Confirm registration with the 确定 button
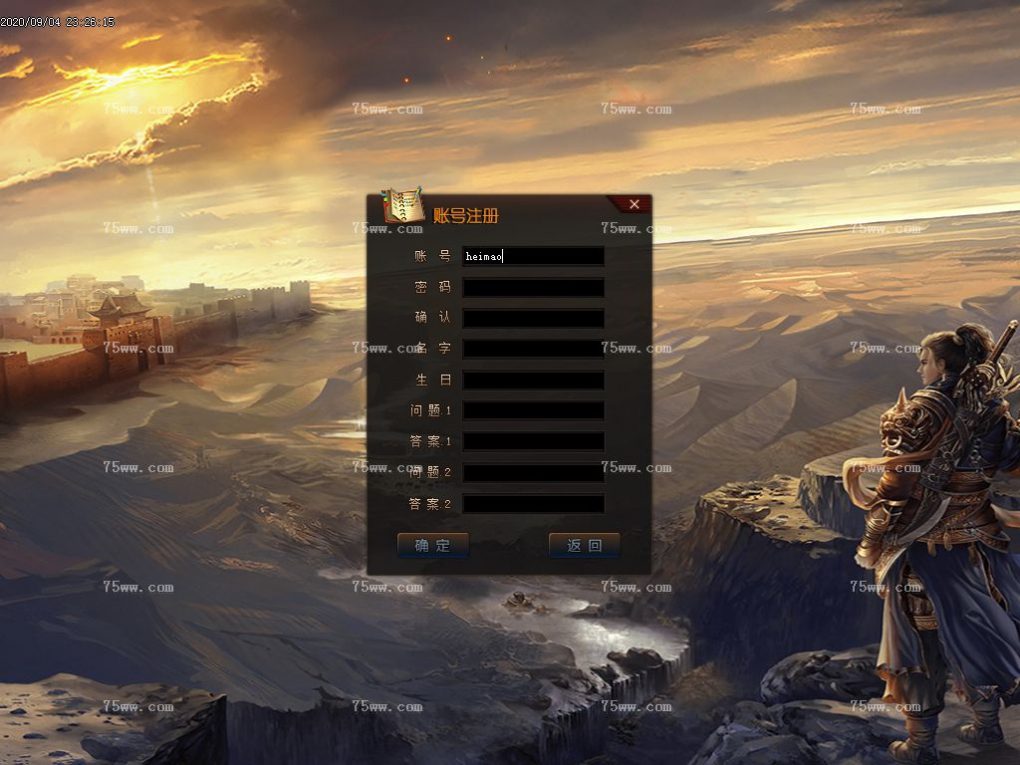This screenshot has width=1020, height=765. point(433,545)
